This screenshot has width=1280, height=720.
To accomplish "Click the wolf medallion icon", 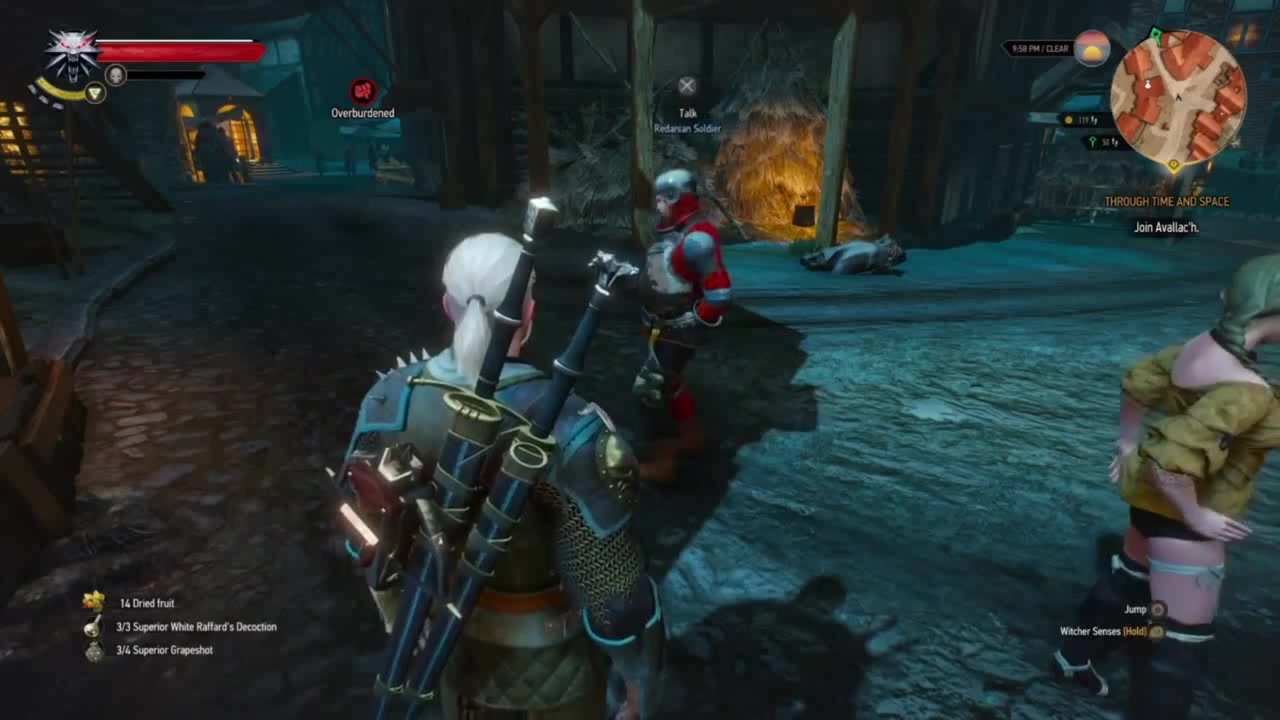I will click(72, 53).
